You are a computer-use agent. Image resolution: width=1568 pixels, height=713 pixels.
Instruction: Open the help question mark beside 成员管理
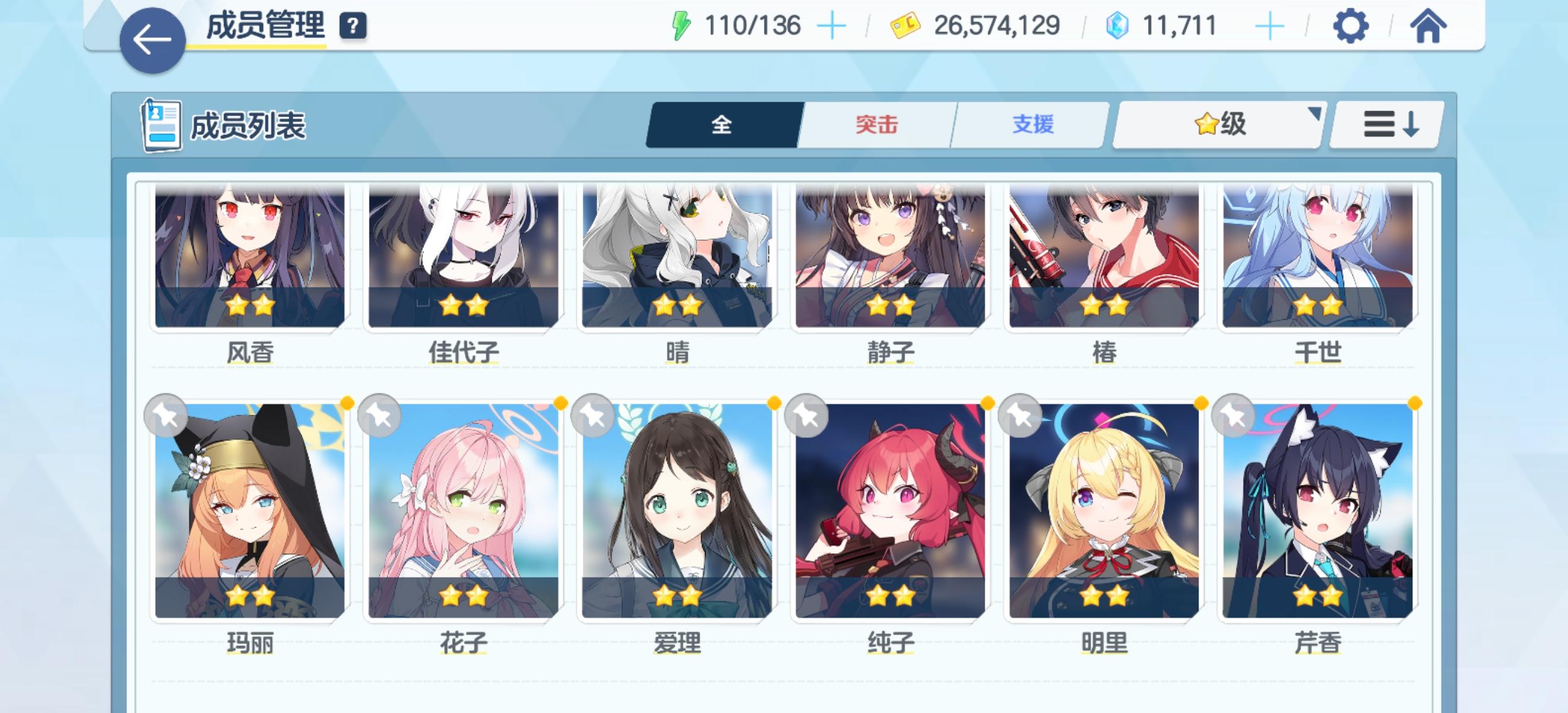pos(353,26)
